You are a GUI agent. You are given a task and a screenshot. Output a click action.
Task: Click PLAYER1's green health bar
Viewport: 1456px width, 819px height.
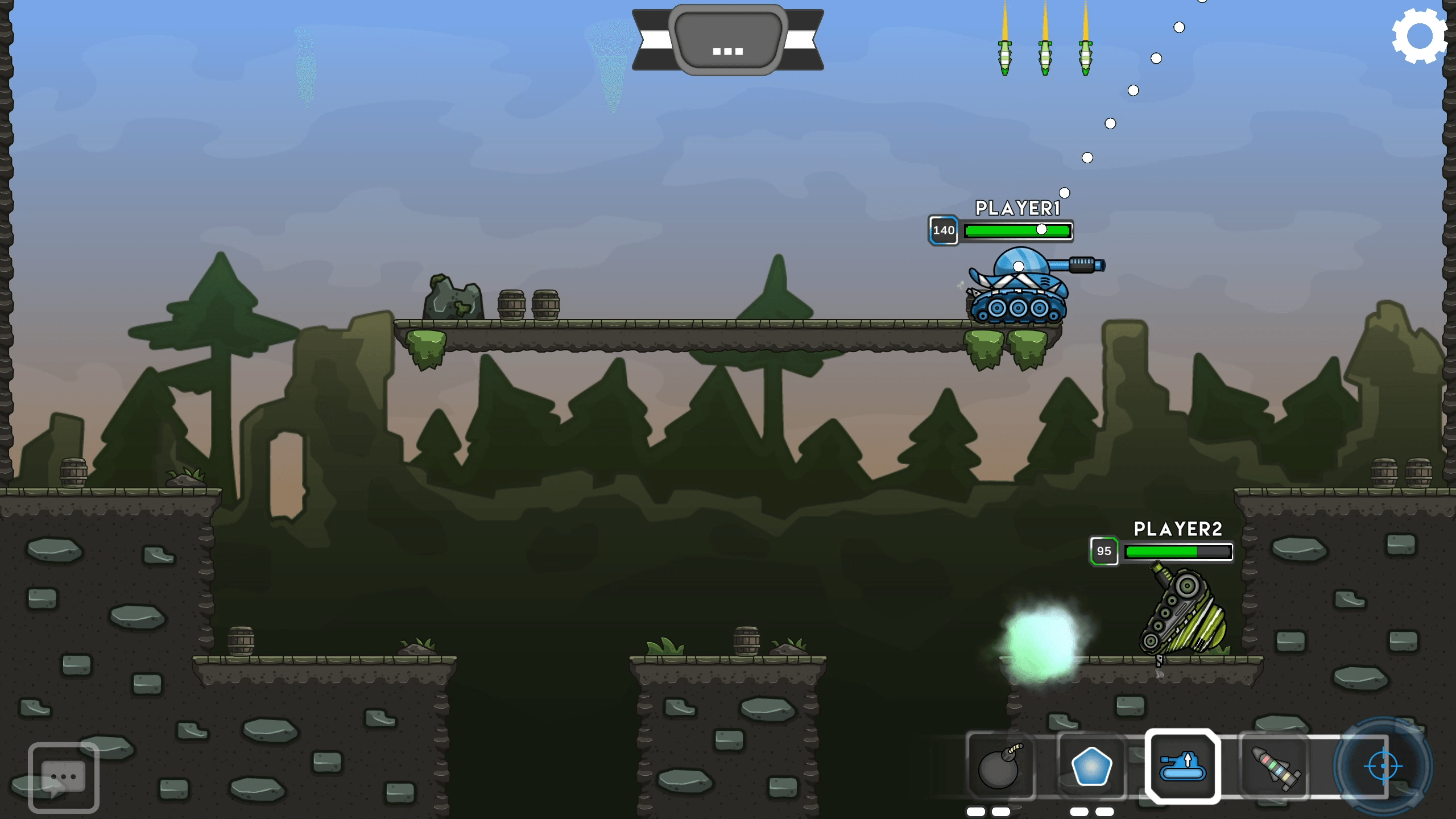coord(1018,230)
